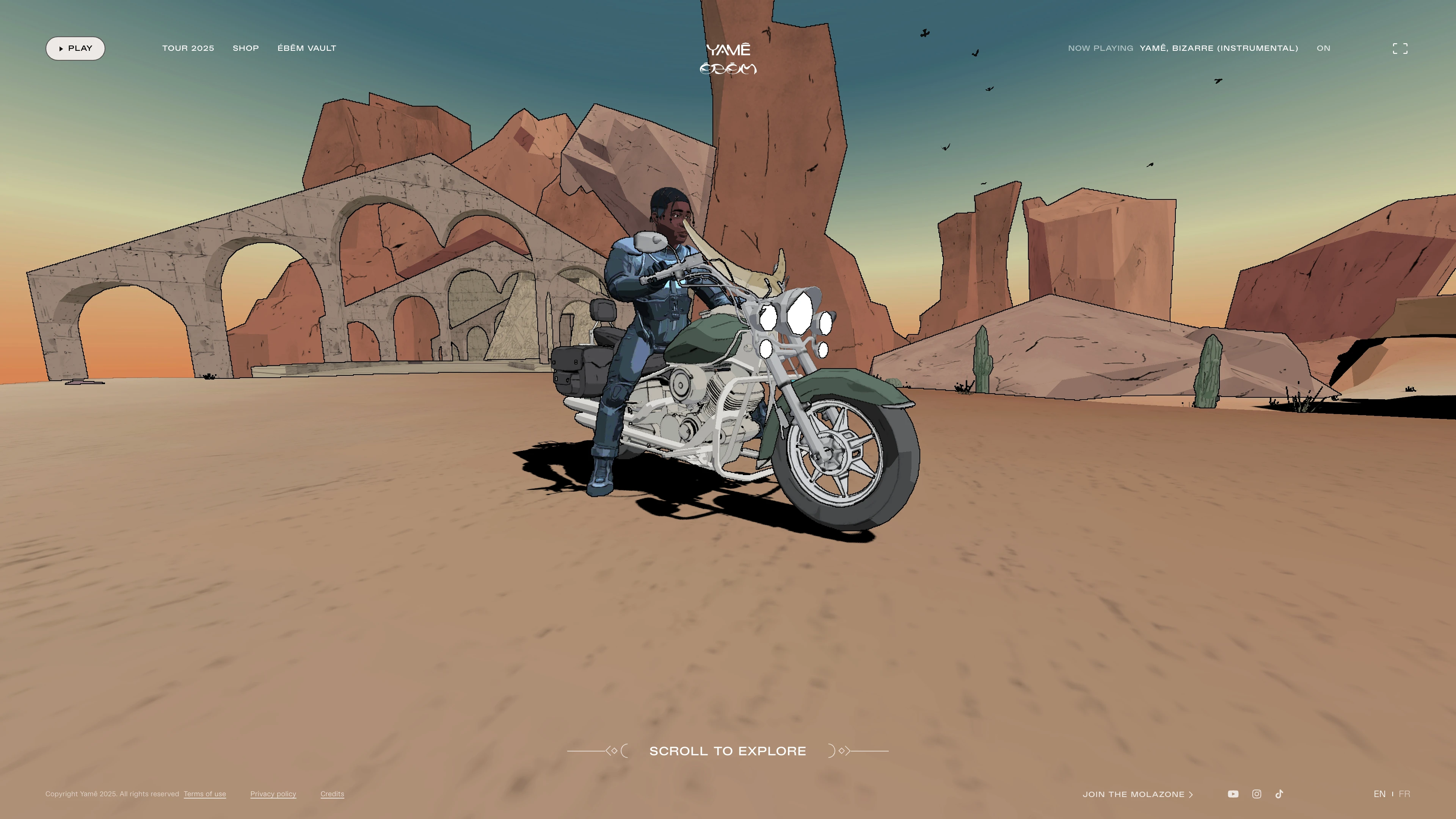This screenshot has width=1456, height=819.
Task: Join the Molazone
Action: coord(1137,795)
